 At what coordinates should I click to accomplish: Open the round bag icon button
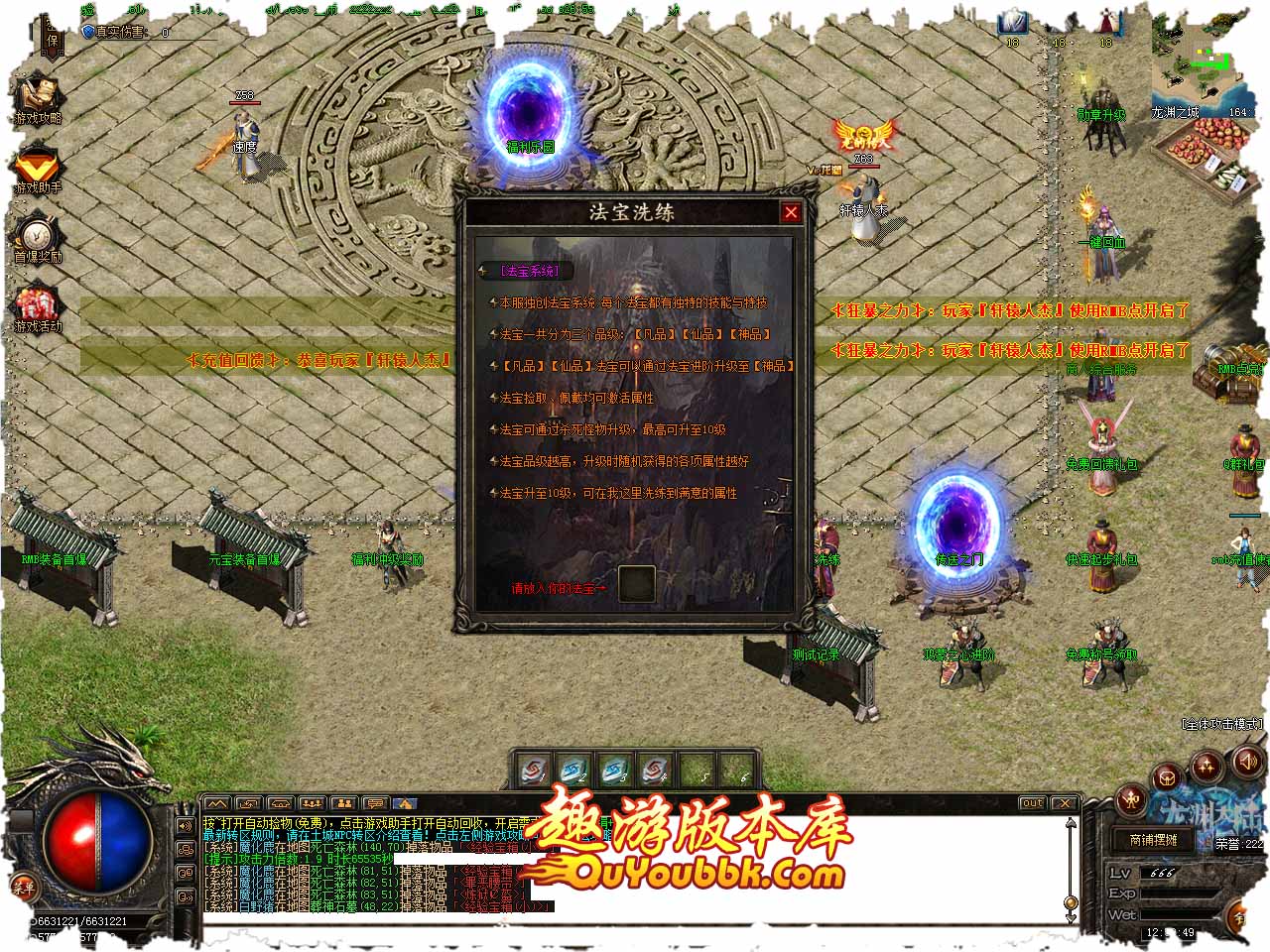pos(1170,778)
